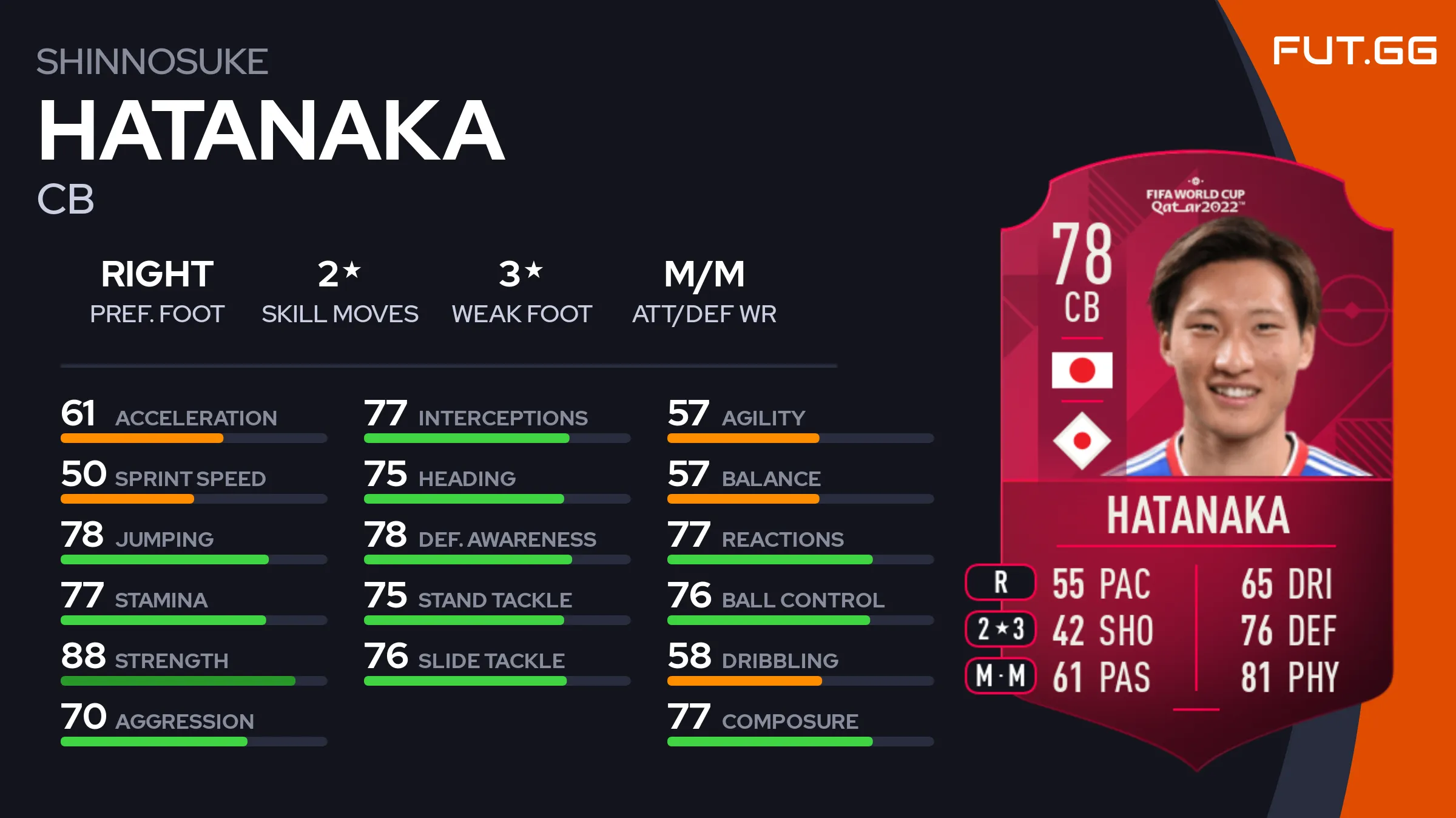
Task: Click the FUT.GG logo
Action: [1354, 51]
